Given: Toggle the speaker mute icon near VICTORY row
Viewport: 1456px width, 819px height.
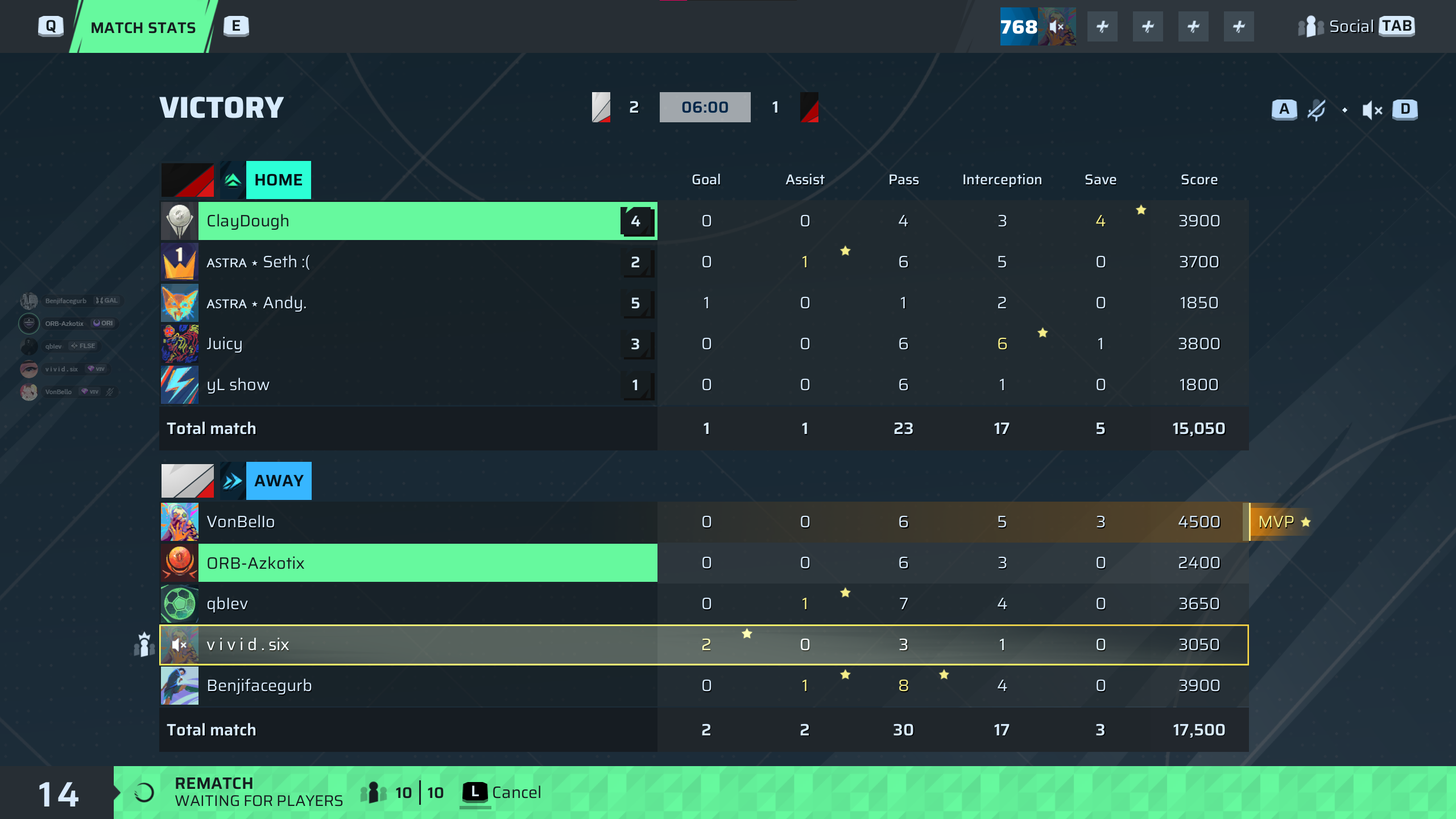Looking at the screenshot, I should click(x=1372, y=110).
